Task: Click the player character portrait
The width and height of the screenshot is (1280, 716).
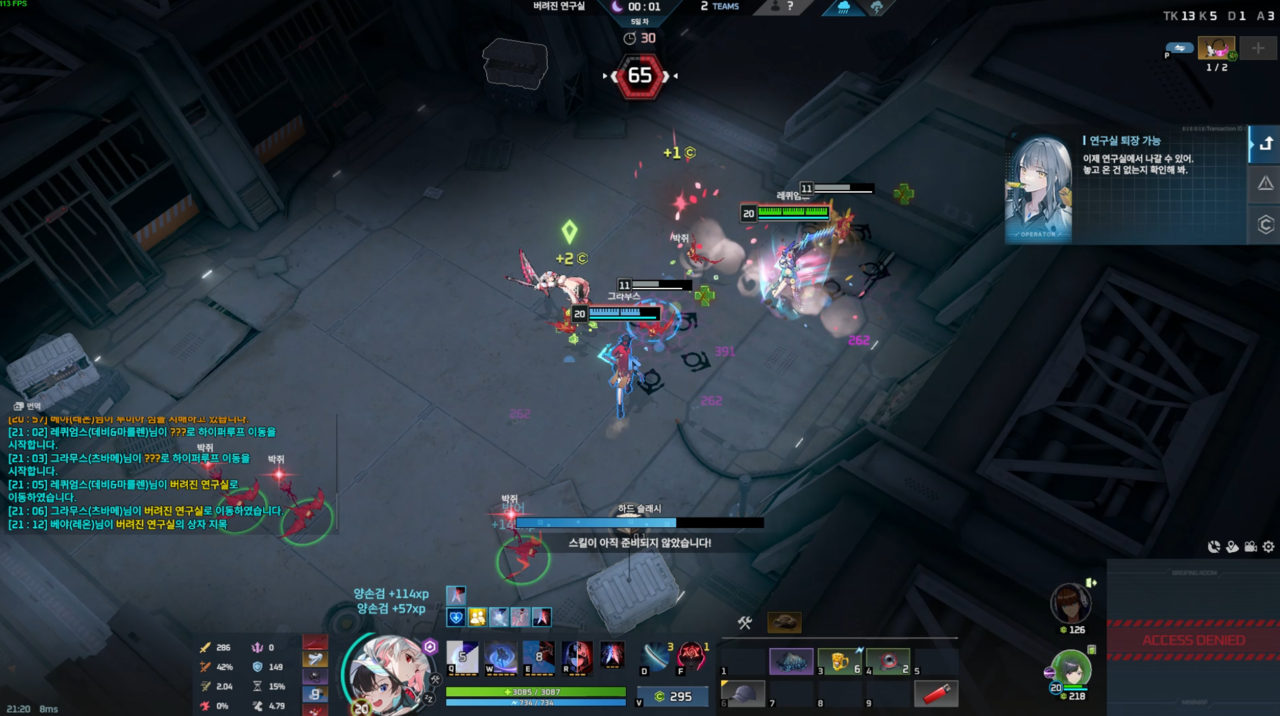Action: [x=389, y=672]
